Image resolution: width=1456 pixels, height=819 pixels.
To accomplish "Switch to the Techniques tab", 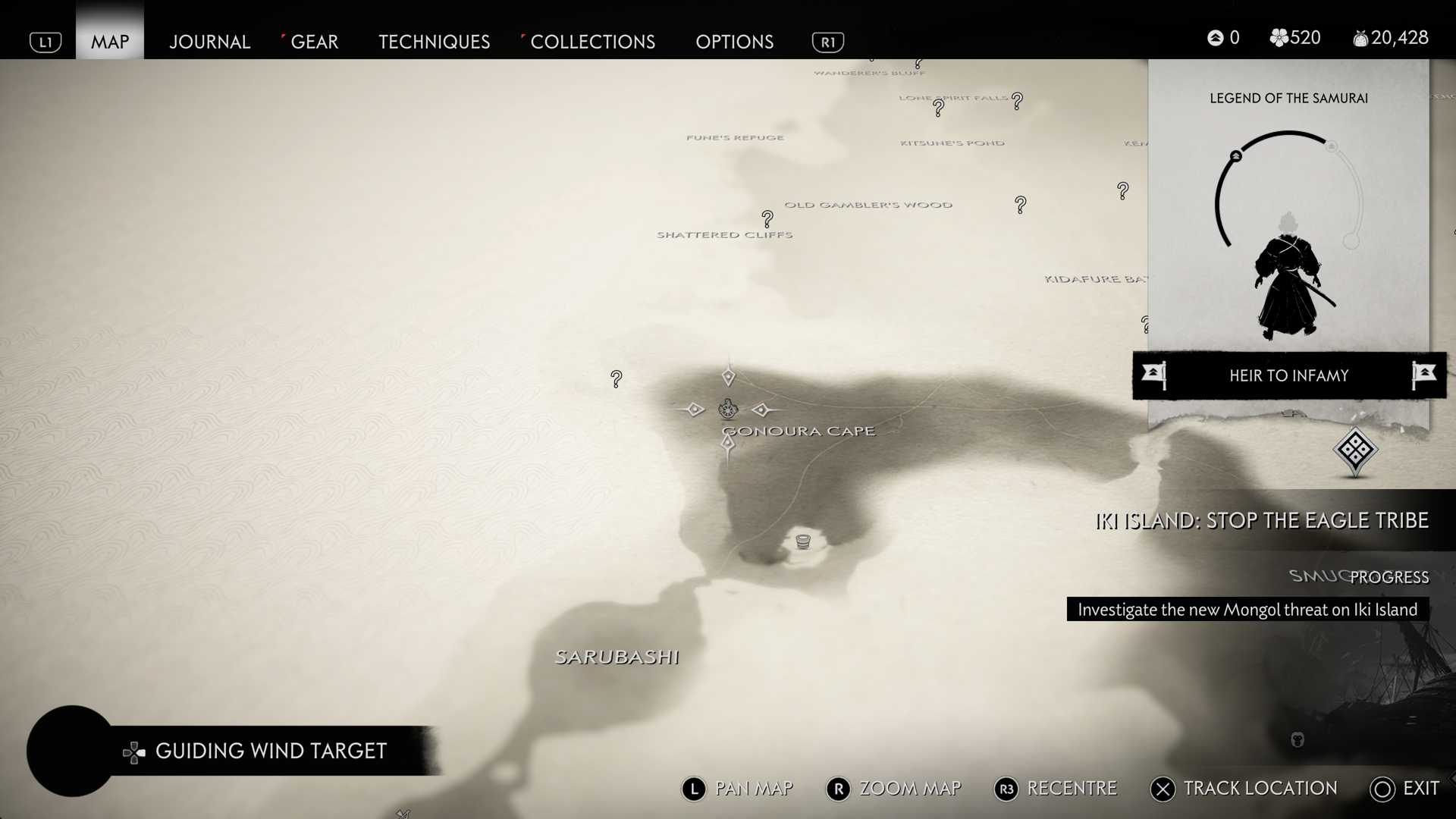I will [x=434, y=42].
